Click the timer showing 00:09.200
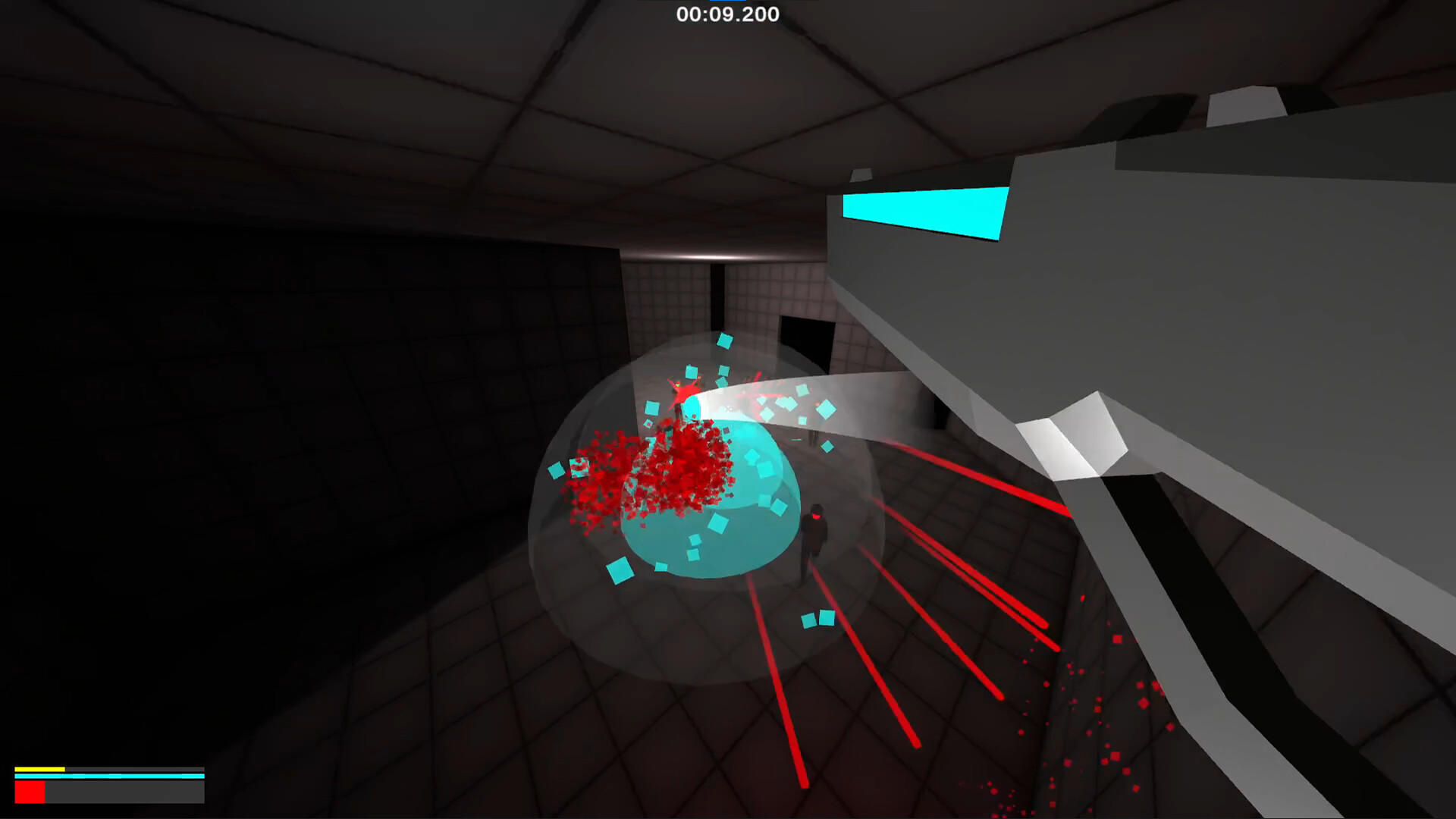 726,14
